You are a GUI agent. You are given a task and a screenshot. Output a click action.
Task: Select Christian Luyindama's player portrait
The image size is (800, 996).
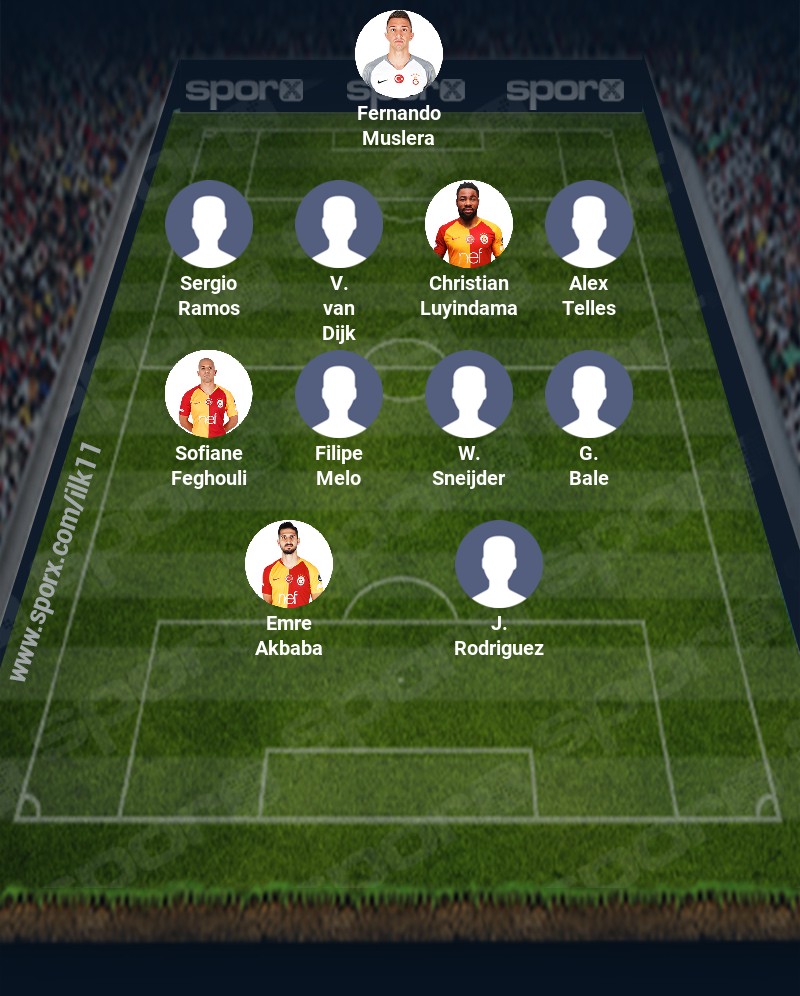pos(469,224)
